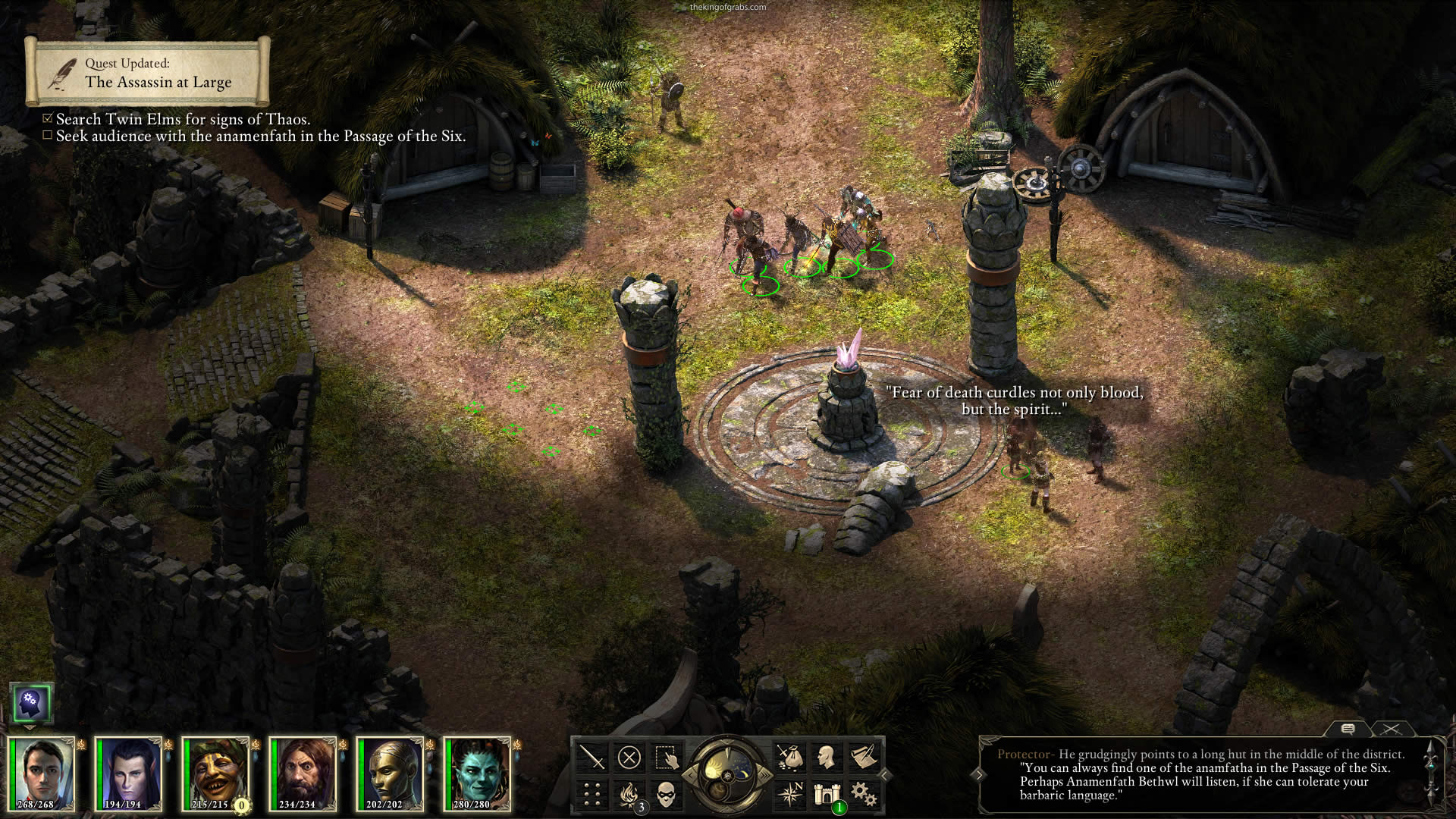1456x819 pixels.
Task: Select the first party member portrait
Action: [42, 772]
